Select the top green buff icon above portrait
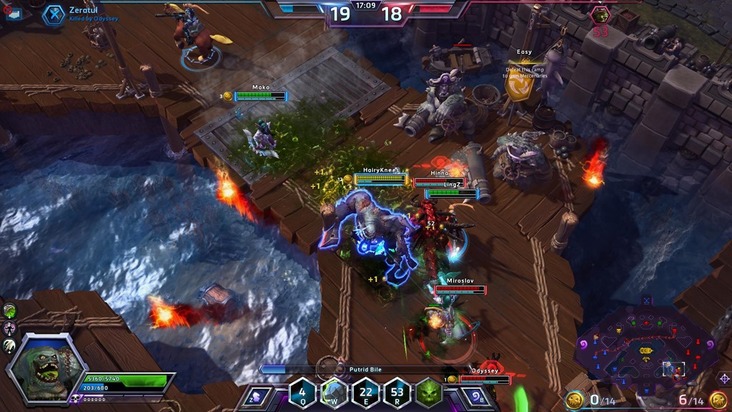This screenshot has height=412, width=732. [x=10, y=312]
